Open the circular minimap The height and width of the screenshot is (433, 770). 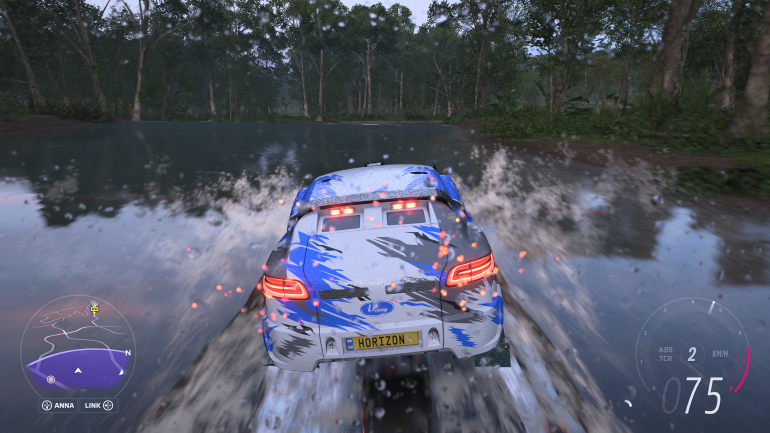tap(77, 345)
